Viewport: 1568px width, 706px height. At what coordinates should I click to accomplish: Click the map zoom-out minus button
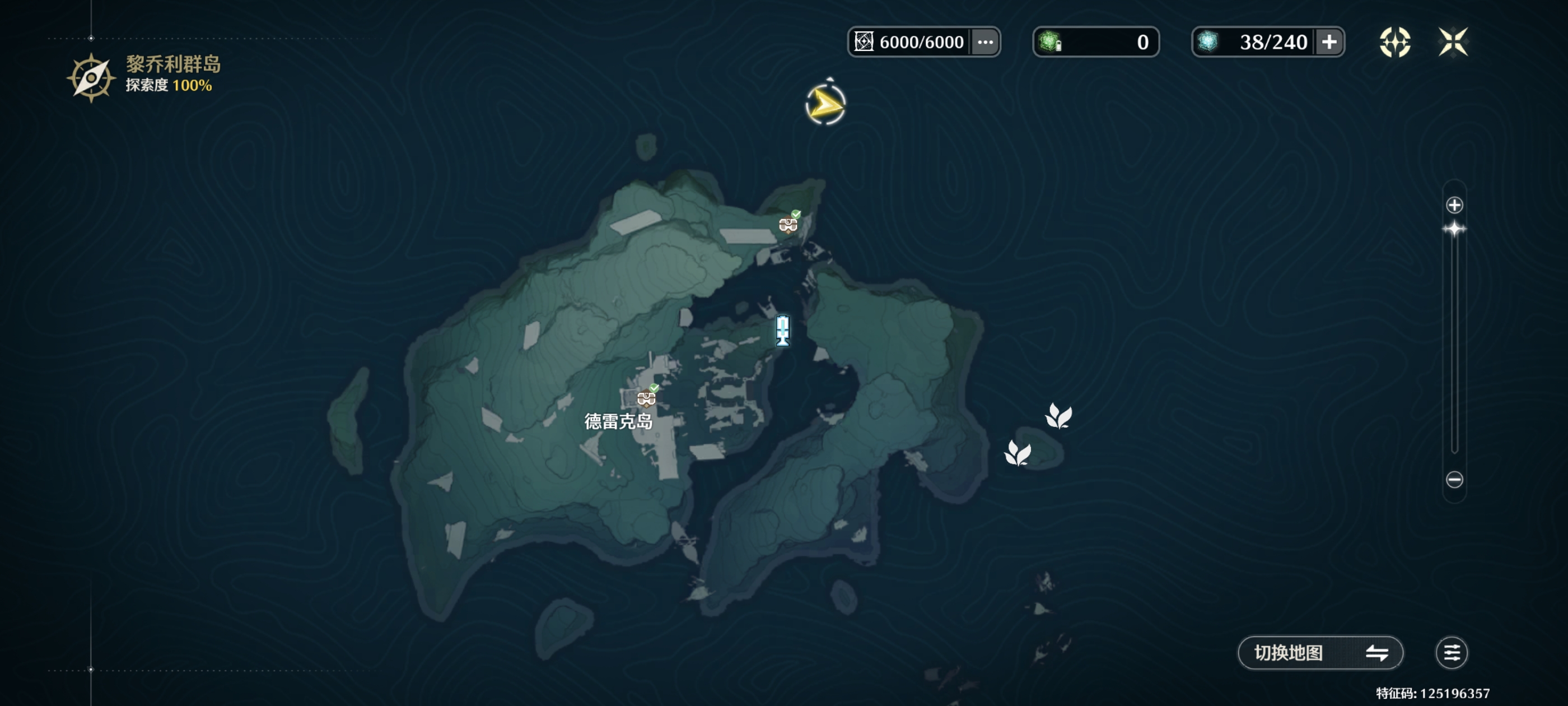click(x=1454, y=480)
